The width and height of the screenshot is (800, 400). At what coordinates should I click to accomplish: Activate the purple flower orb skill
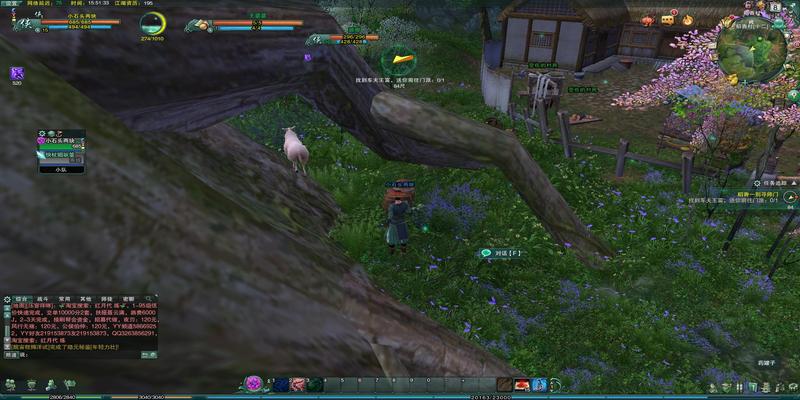tap(255, 384)
